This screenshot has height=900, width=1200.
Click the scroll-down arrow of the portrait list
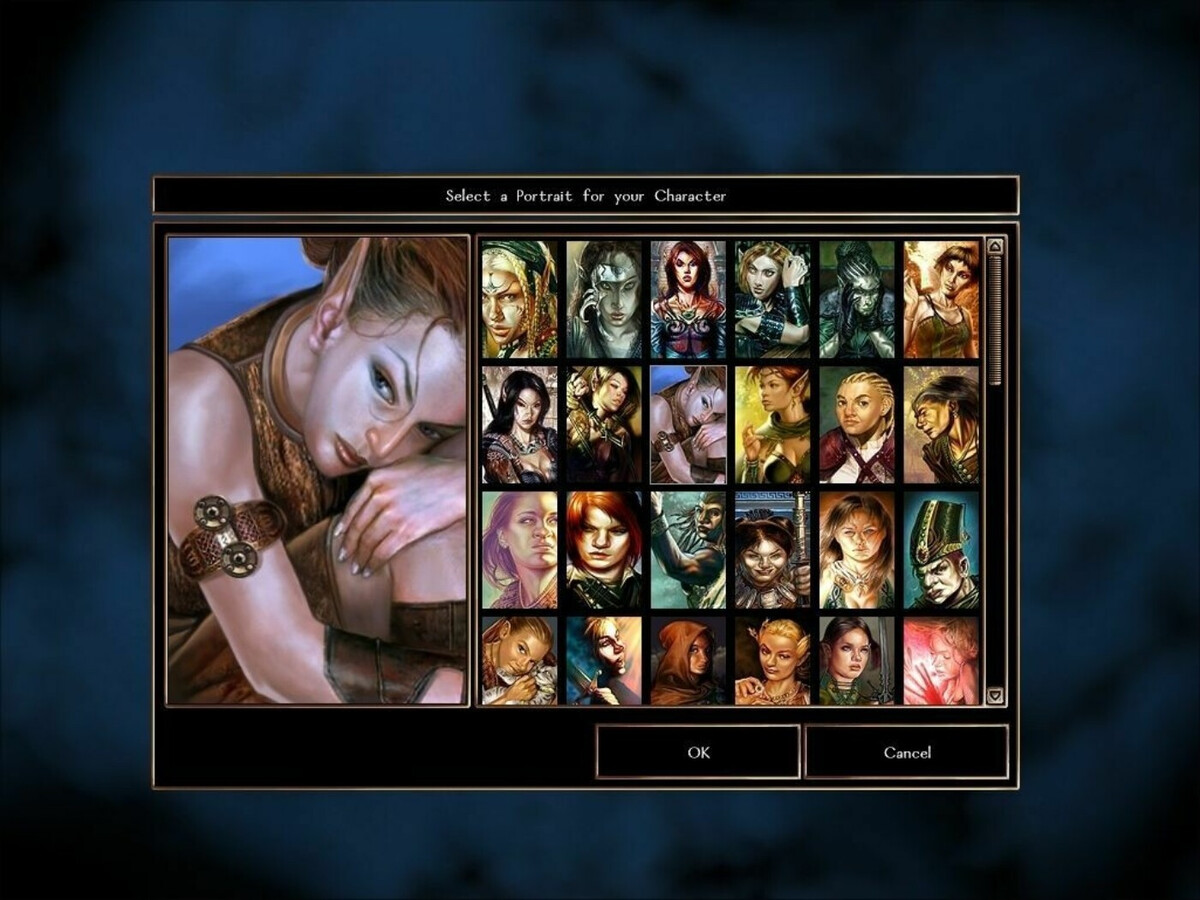coord(995,695)
